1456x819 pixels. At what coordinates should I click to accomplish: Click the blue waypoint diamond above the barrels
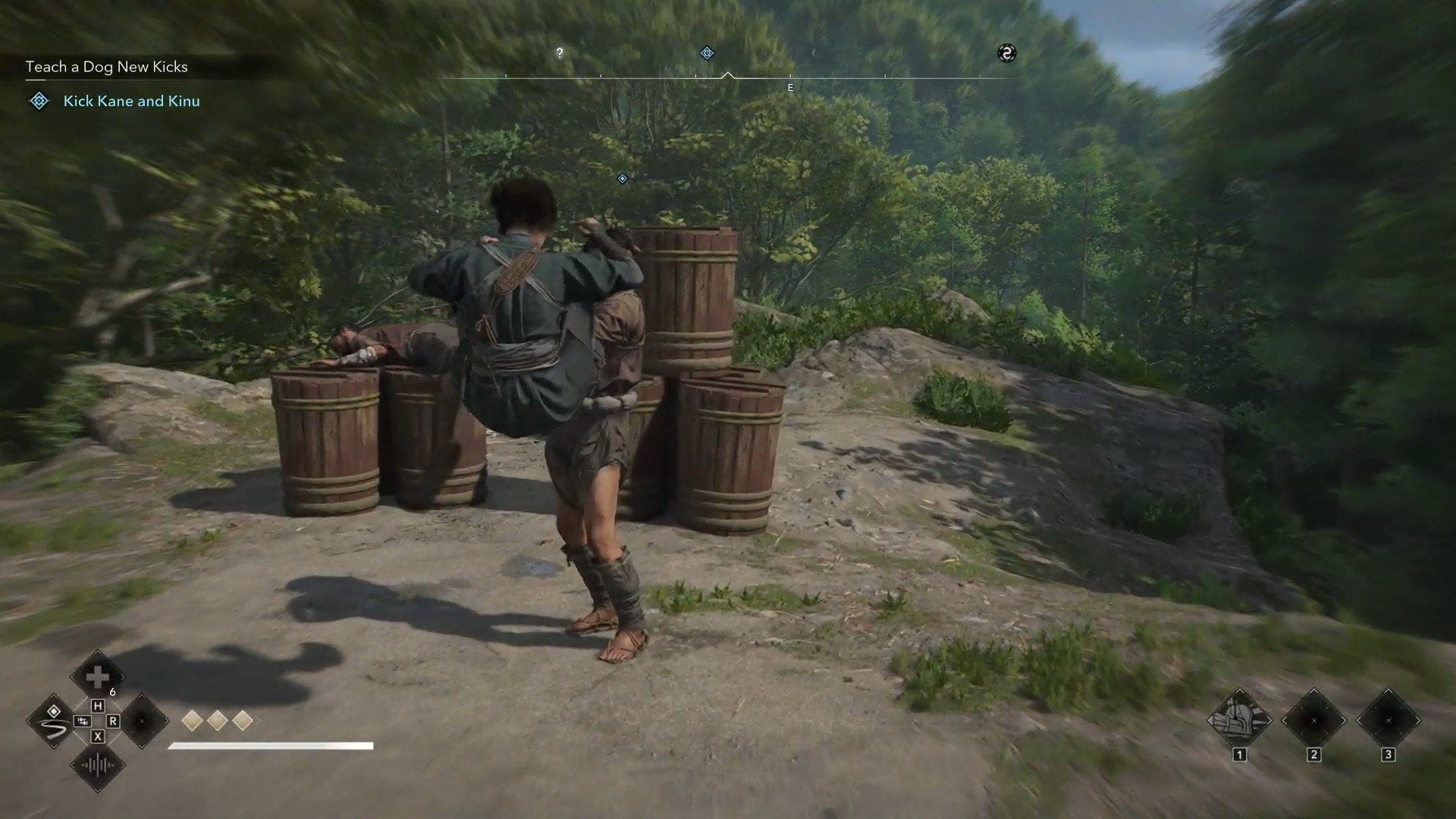622,178
